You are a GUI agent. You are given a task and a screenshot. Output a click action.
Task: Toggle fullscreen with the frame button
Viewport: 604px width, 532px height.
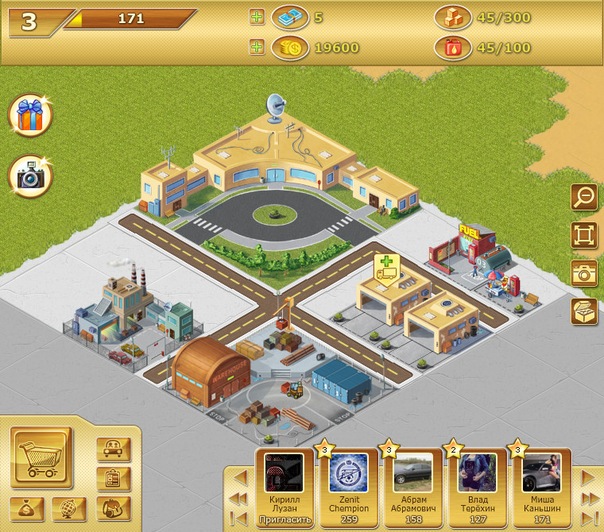[583, 236]
